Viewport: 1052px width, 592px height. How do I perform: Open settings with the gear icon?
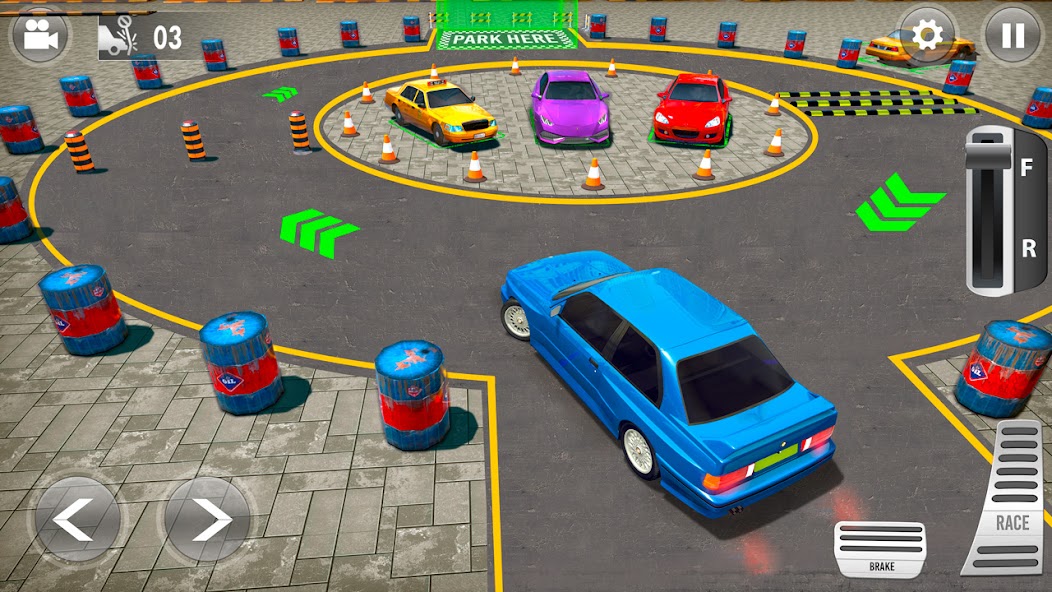[x=927, y=36]
